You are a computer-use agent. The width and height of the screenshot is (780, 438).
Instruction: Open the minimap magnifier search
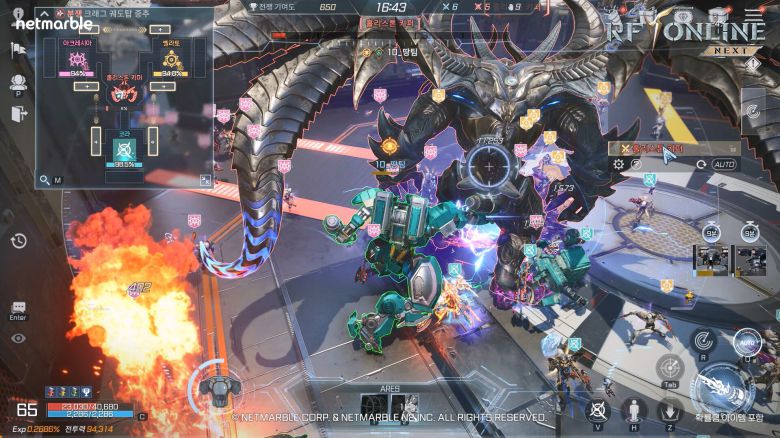pos(45,180)
